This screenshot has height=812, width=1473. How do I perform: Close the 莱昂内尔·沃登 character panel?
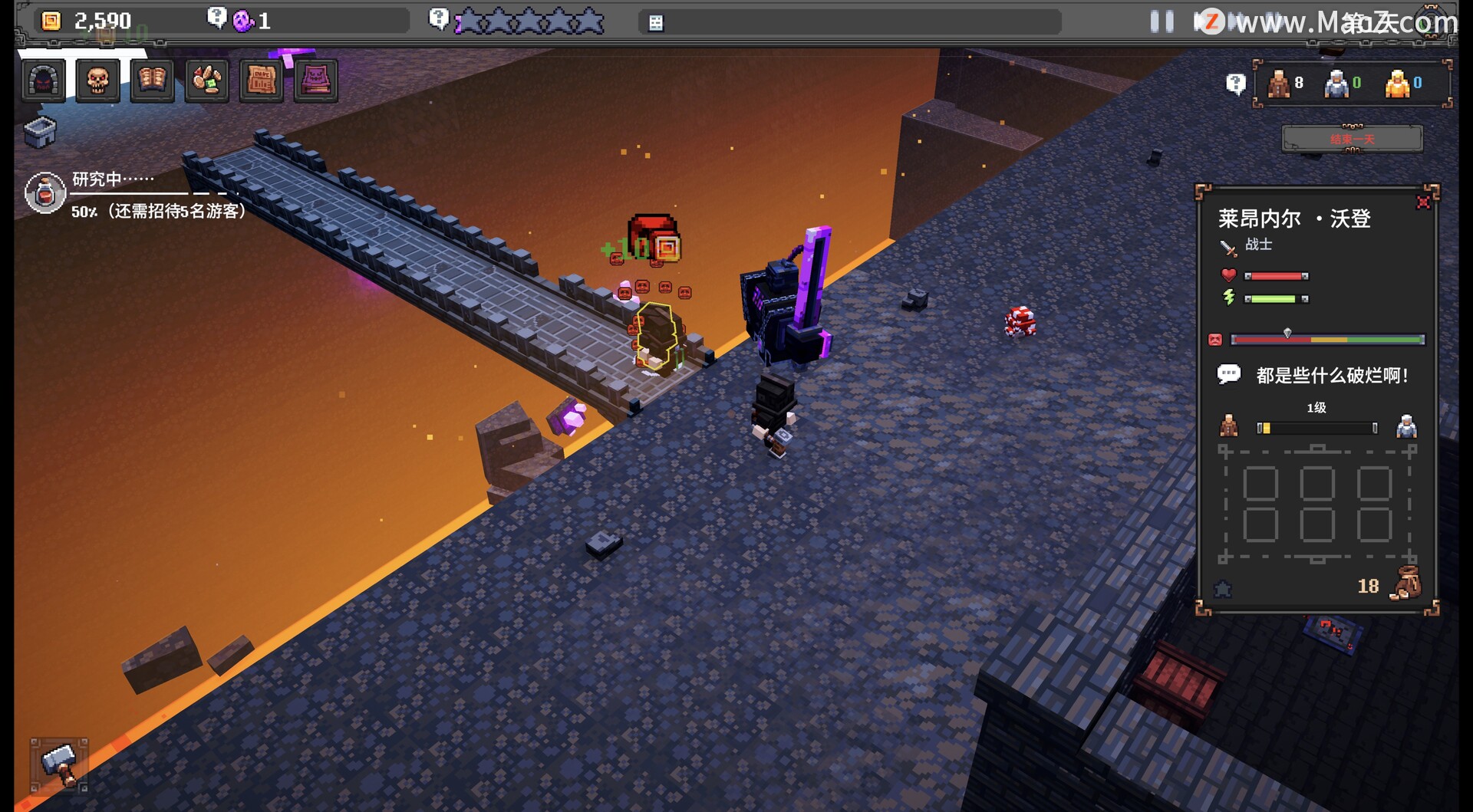pyautogui.click(x=1423, y=202)
